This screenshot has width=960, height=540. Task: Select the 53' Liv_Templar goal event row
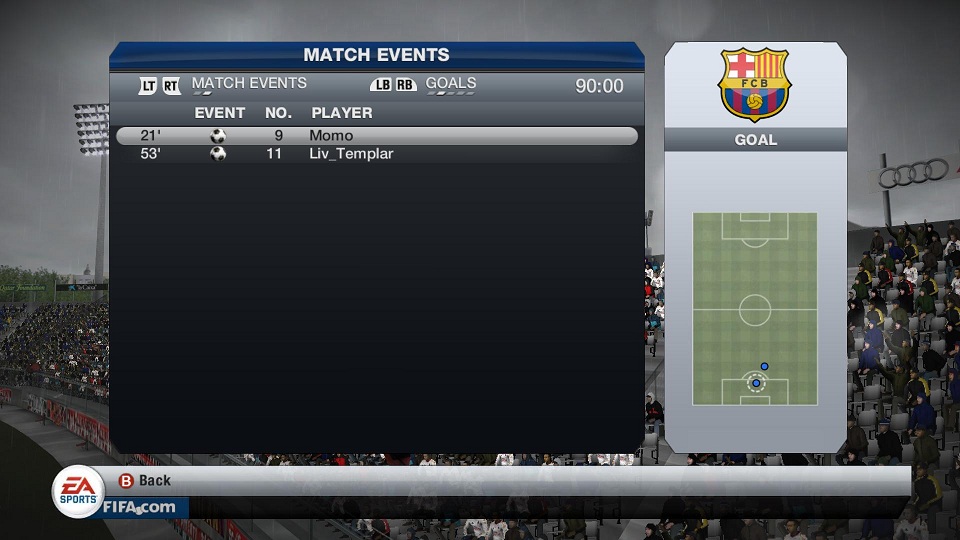tap(376, 154)
